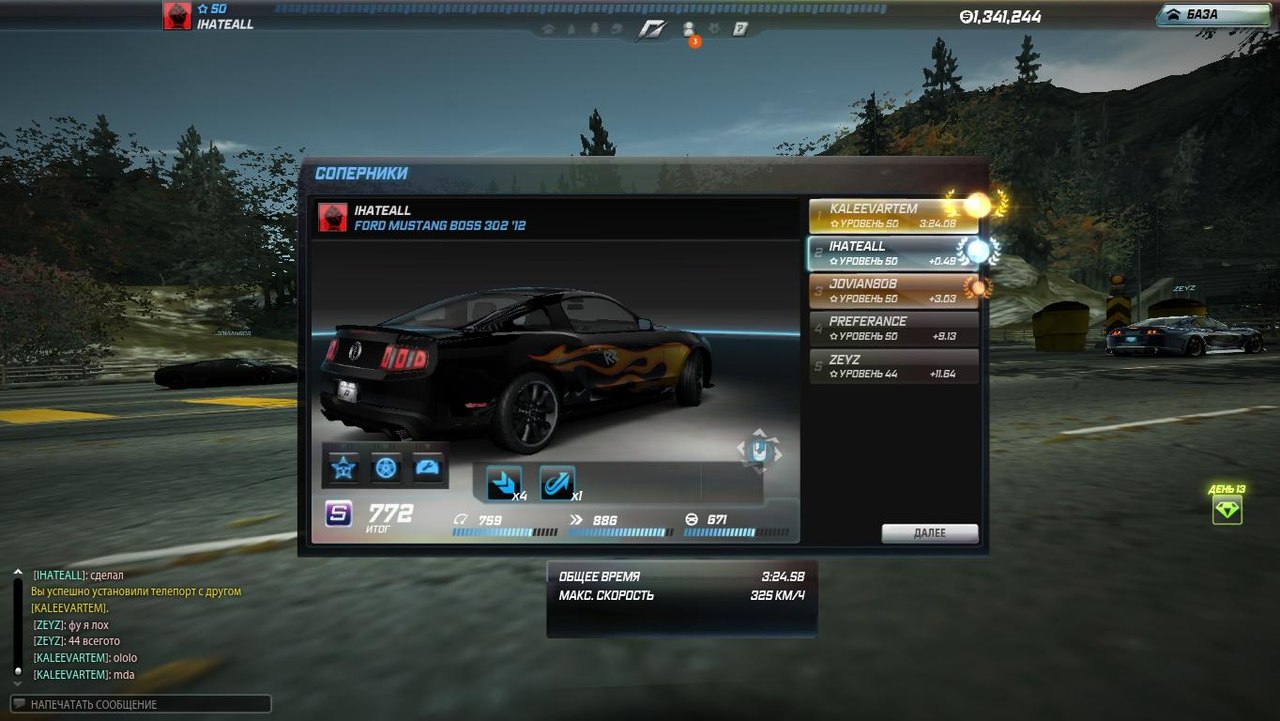Click the mouse rotate-view control icon
Screen dimensions: 1280x721
pyautogui.click(x=759, y=449)
